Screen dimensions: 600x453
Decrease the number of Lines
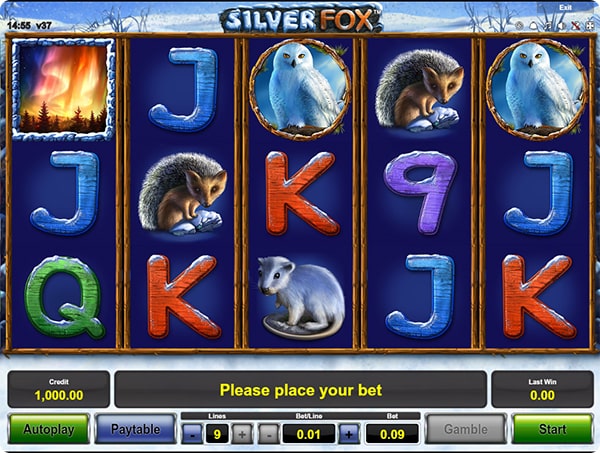coord(191,434)
